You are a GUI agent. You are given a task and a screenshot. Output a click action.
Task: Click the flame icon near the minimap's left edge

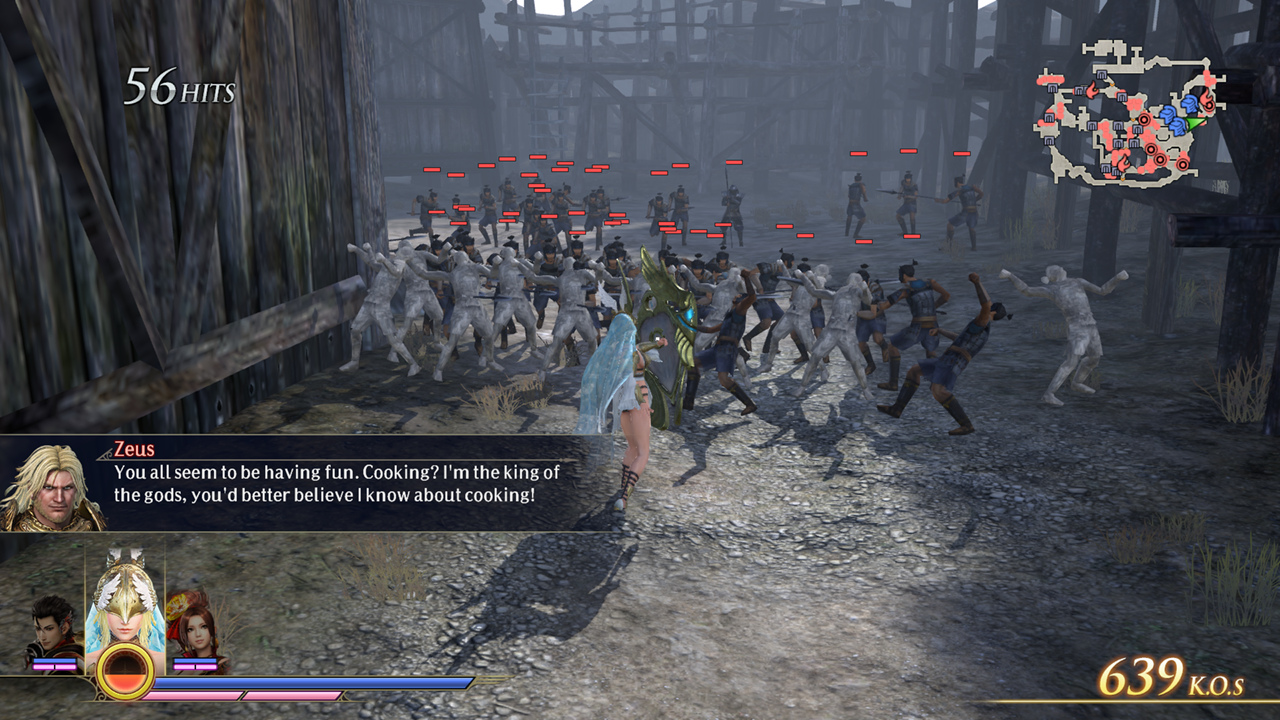click(x=1092, y=90)
